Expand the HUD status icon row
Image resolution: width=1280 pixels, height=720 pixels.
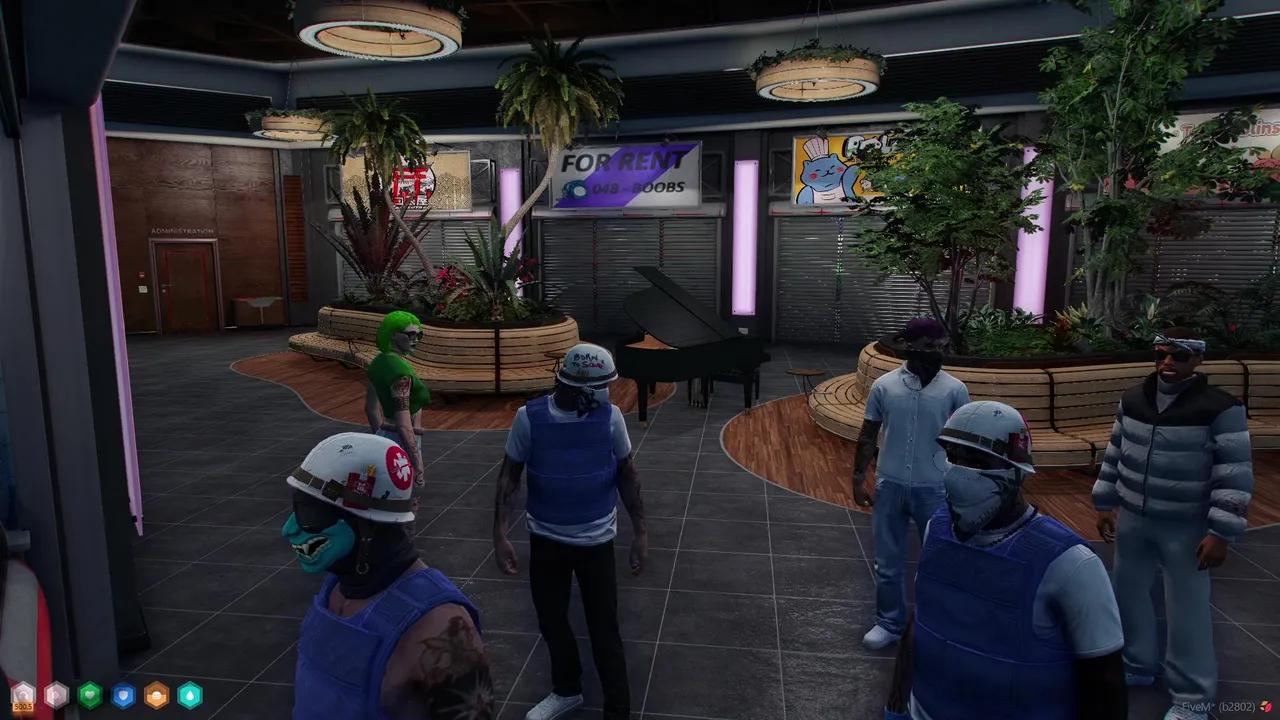tap(105, 694)
